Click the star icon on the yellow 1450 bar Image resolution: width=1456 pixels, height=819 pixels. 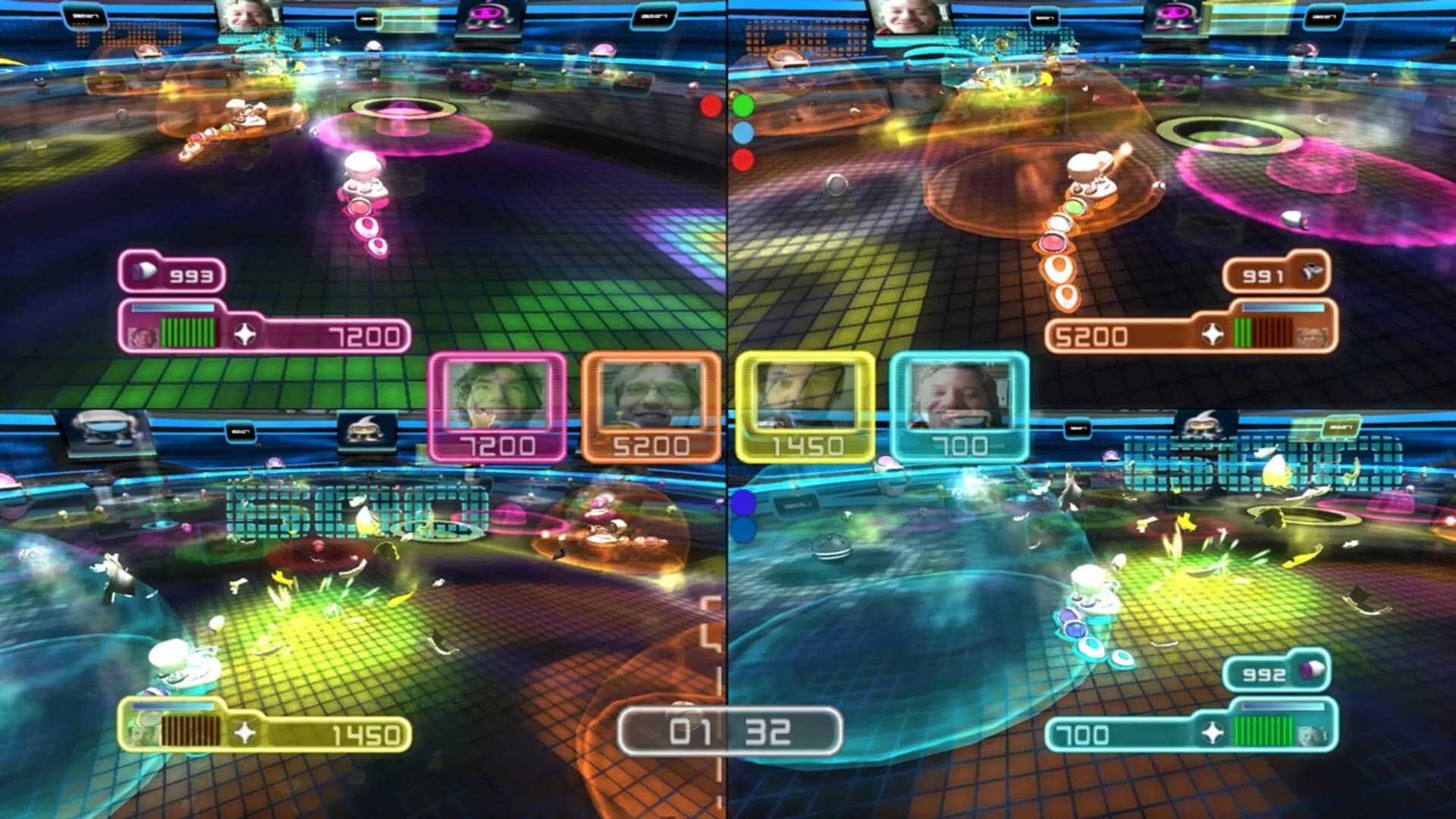[246, 732]
